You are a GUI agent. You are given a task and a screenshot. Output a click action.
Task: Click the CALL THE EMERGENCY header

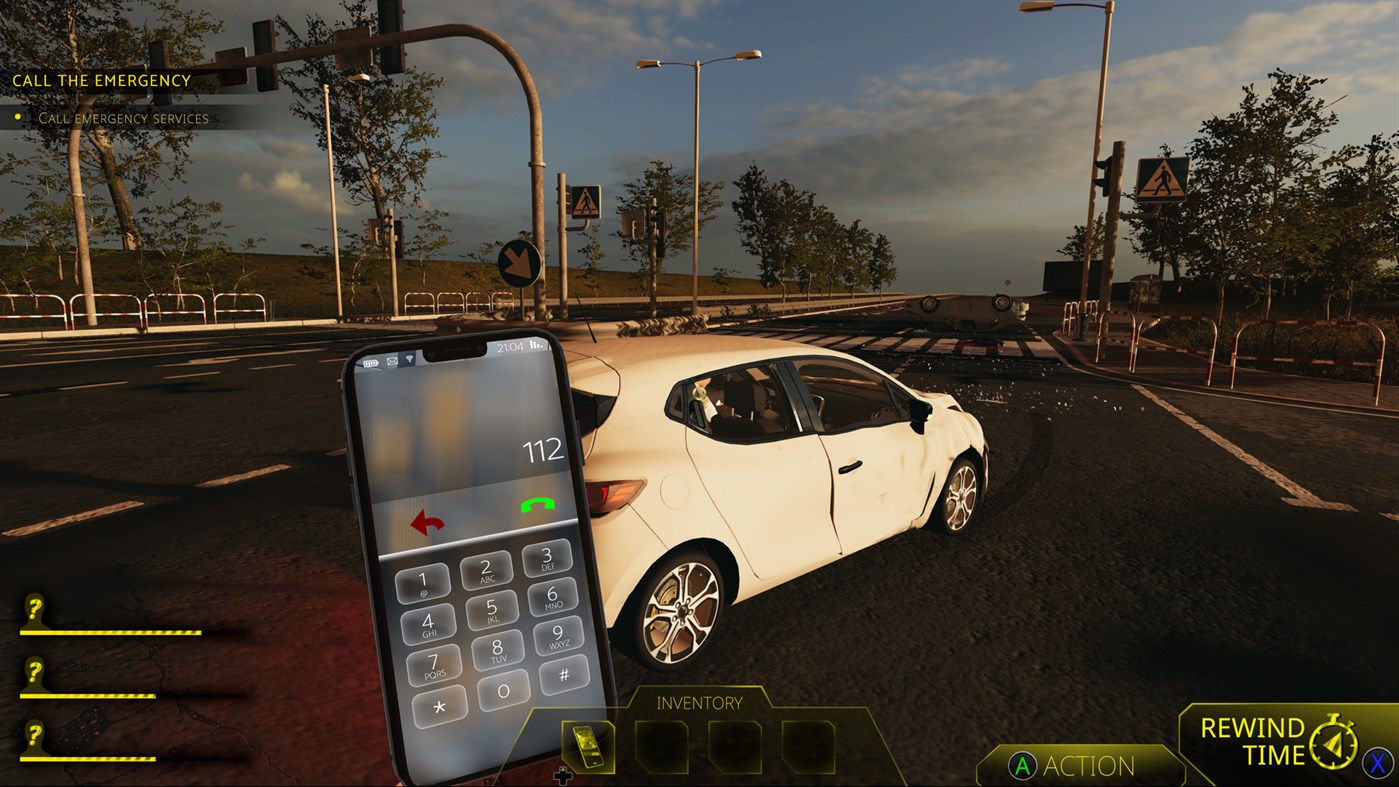pos(98,80)
